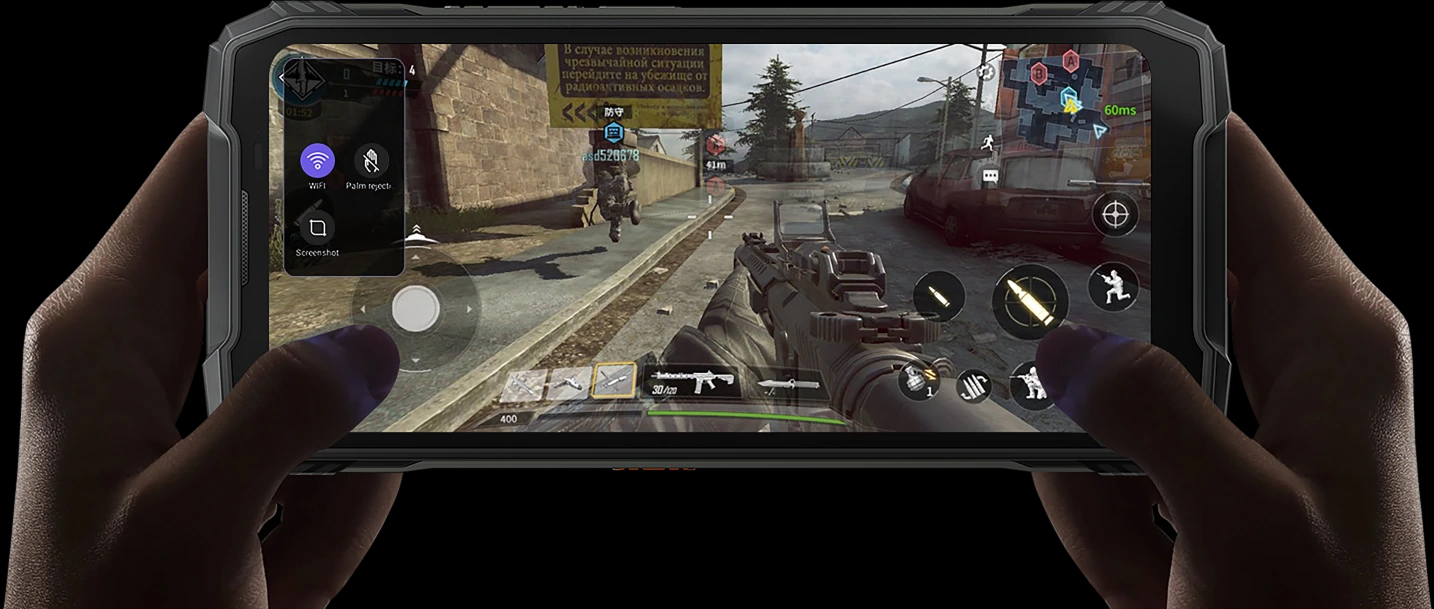Throw a grenade with the grenade button

(917, 381)
